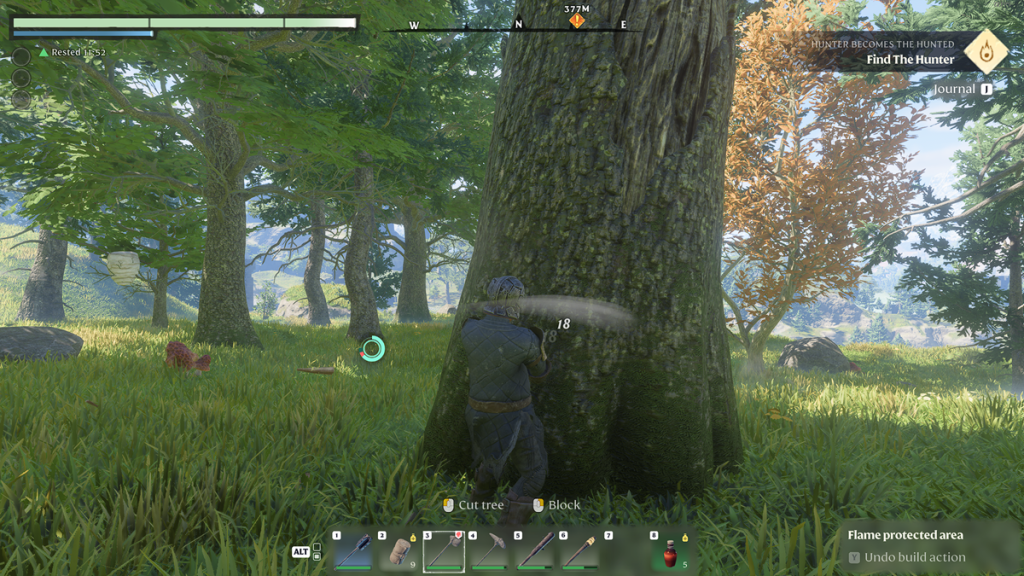Use the red health potion slot

pos(670,552)
